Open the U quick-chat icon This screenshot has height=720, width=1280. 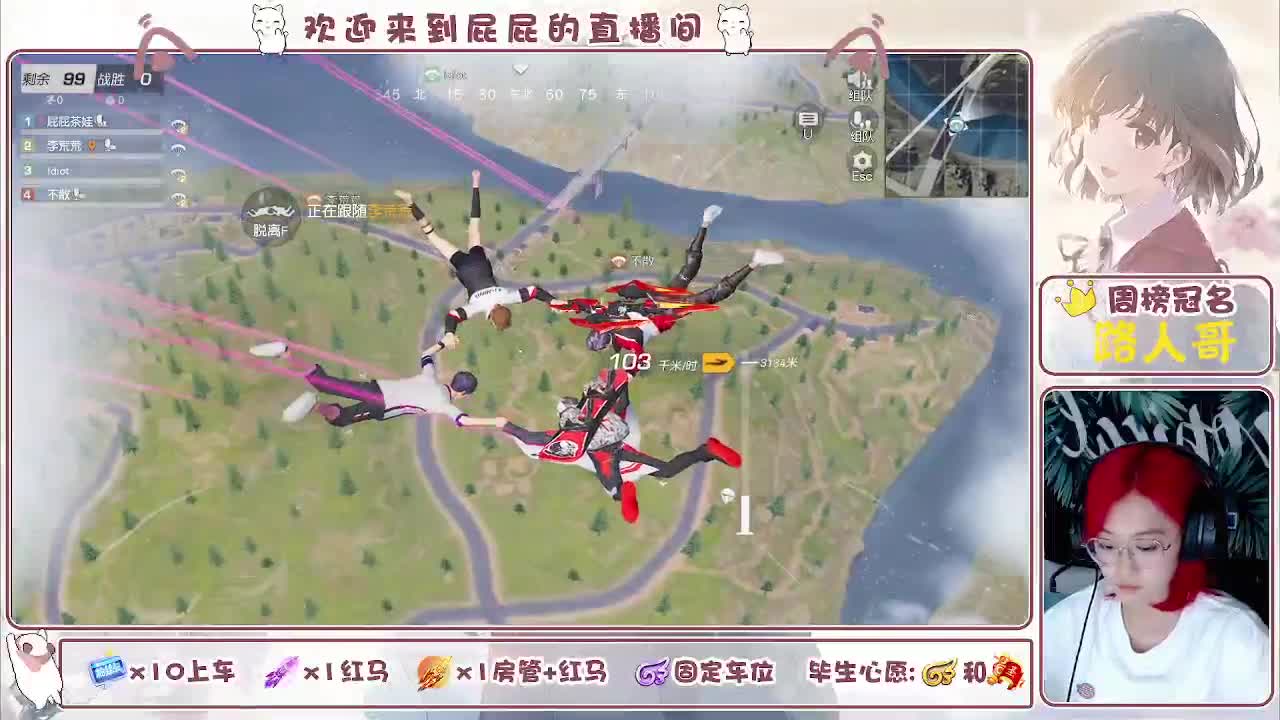pyautogui.click(x=808, y=119)
